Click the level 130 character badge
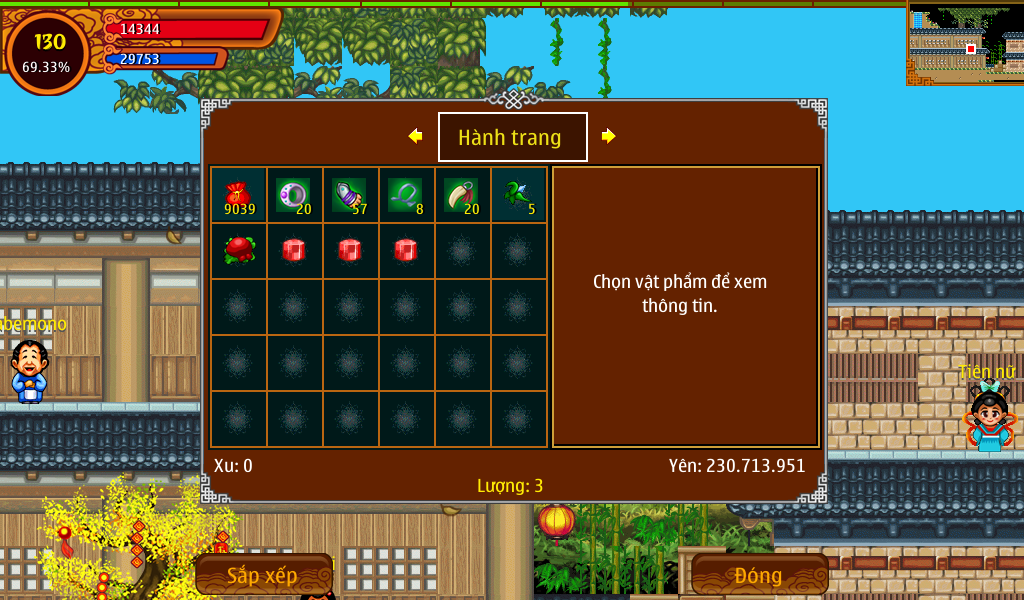The image size is (1024, 600). coord(48,52)
